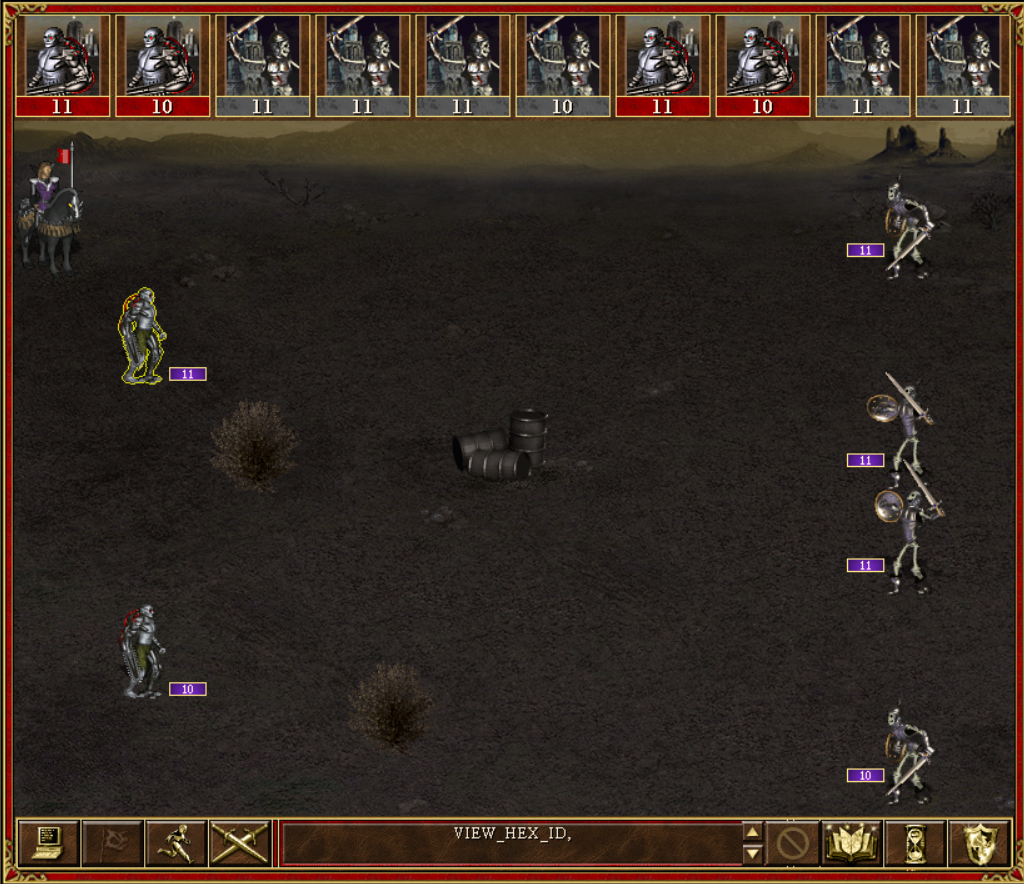Click the combat log message bar
1024x884 pixels.
[x=510, y=843]
